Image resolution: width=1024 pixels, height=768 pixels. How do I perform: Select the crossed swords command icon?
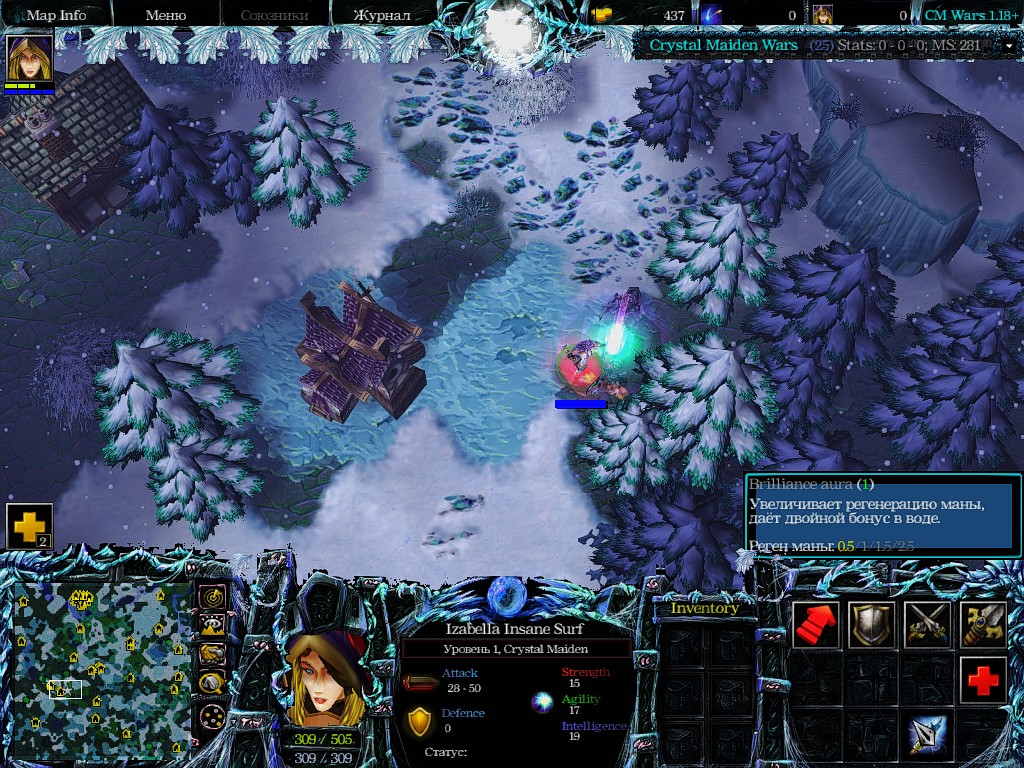(928, 625)
